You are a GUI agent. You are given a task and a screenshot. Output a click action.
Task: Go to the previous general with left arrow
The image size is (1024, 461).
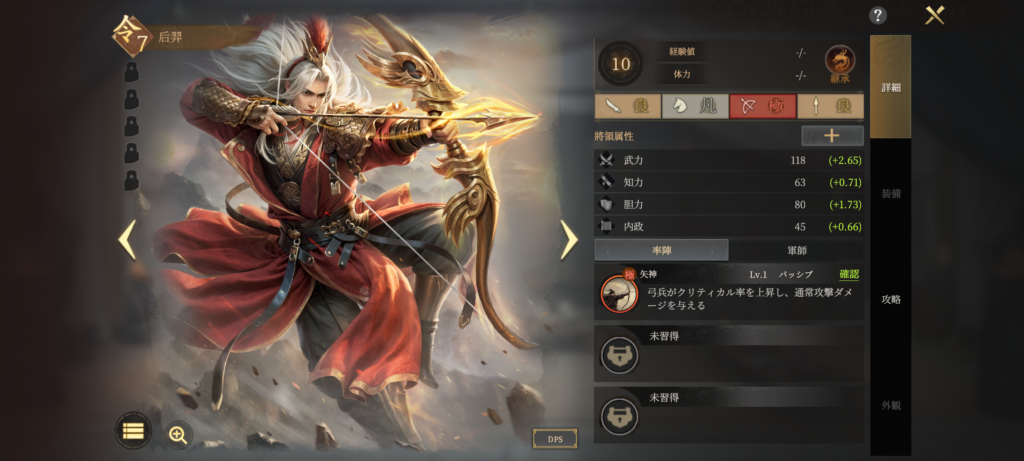[x=127, y=239]
